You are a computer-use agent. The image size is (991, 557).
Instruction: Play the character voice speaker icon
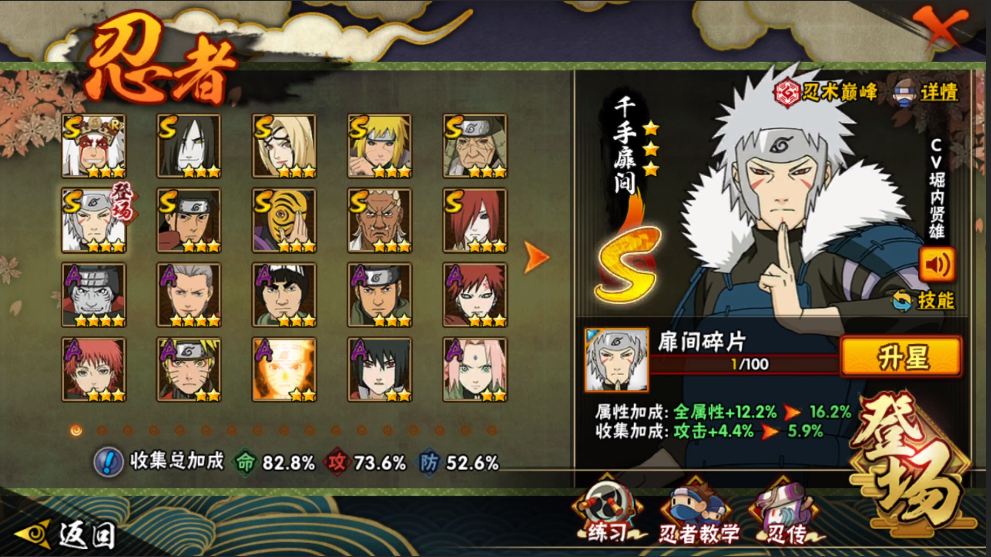click(x=936, y=264)
